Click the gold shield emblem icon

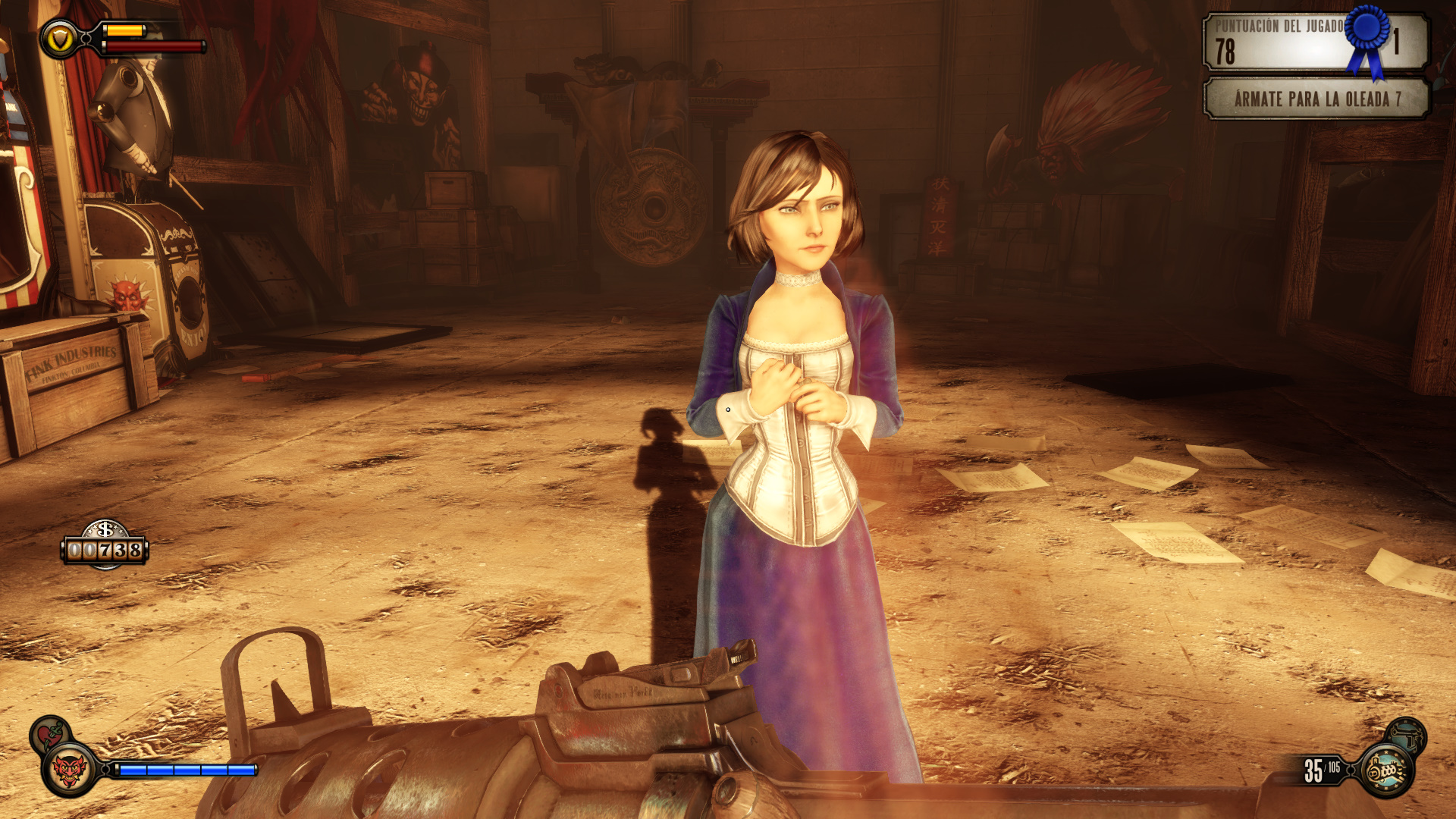coord(59,39)
